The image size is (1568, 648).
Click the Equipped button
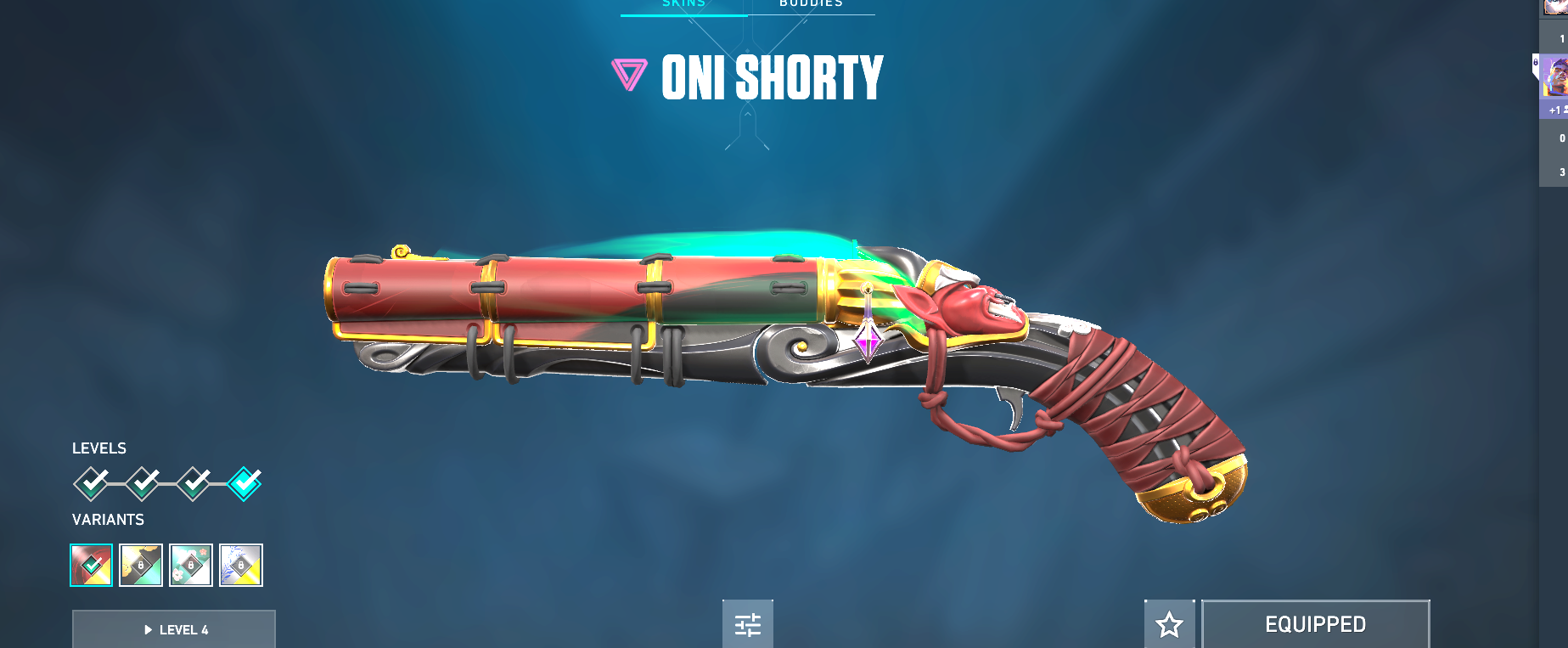1315,625
